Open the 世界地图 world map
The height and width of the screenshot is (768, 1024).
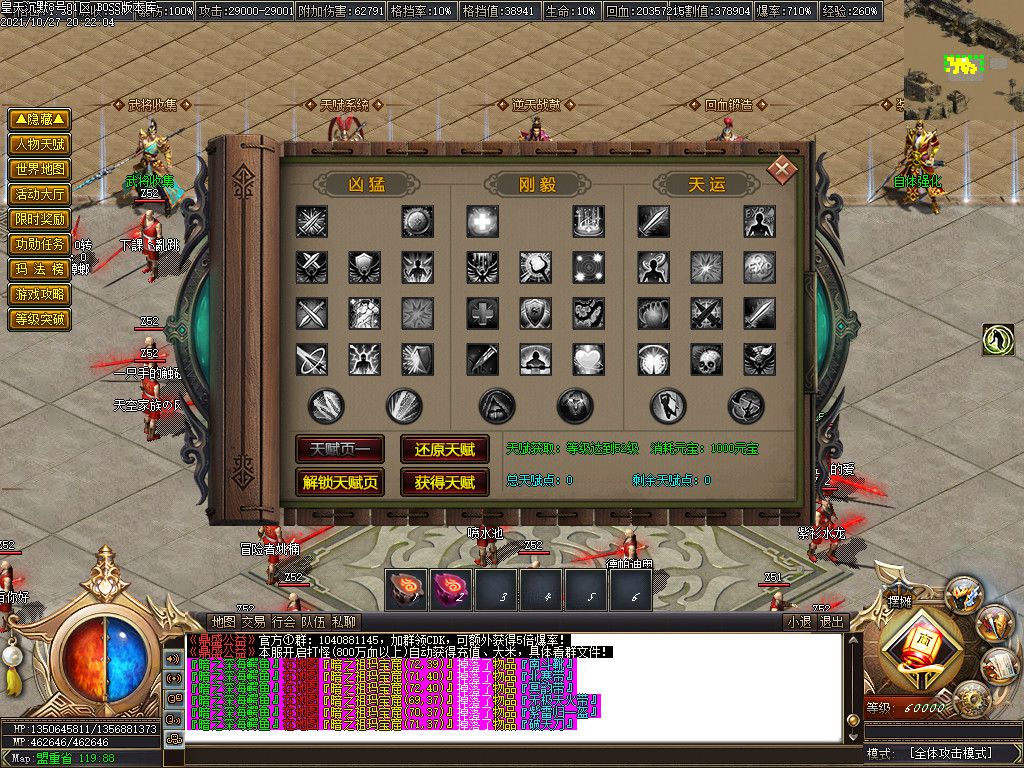pyautogui.click(x=40, y=169)
